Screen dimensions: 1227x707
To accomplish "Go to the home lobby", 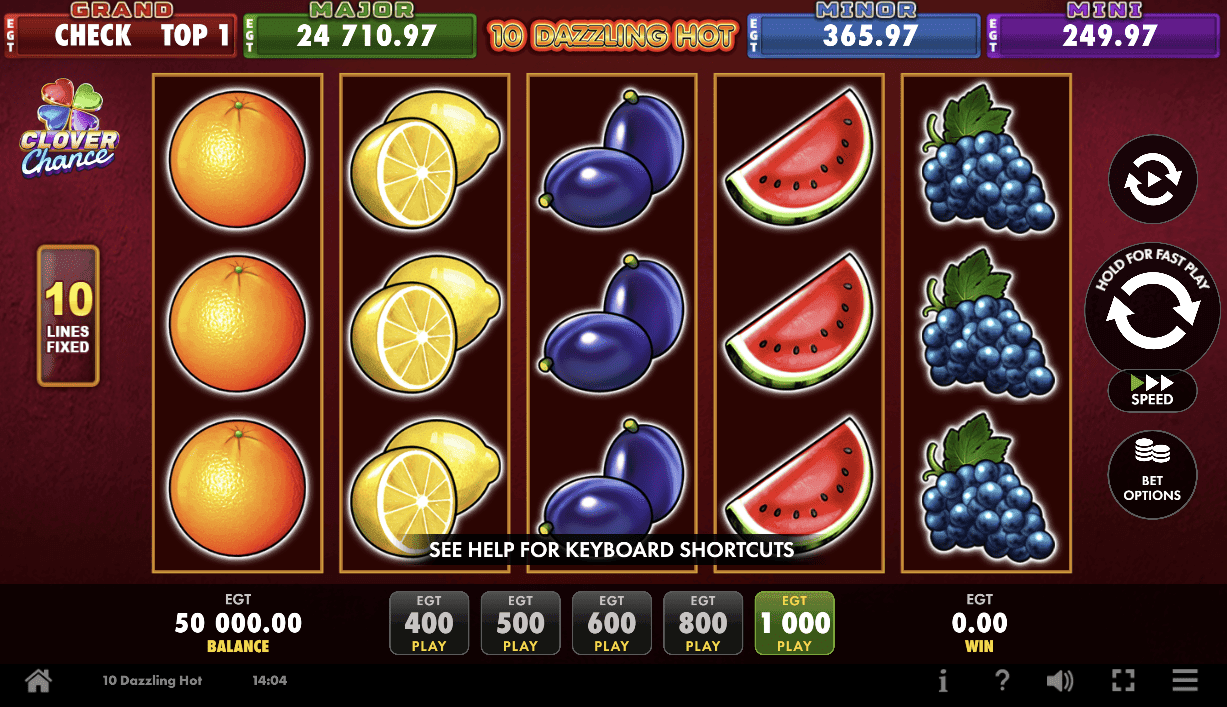I will [x=38, y=681].
